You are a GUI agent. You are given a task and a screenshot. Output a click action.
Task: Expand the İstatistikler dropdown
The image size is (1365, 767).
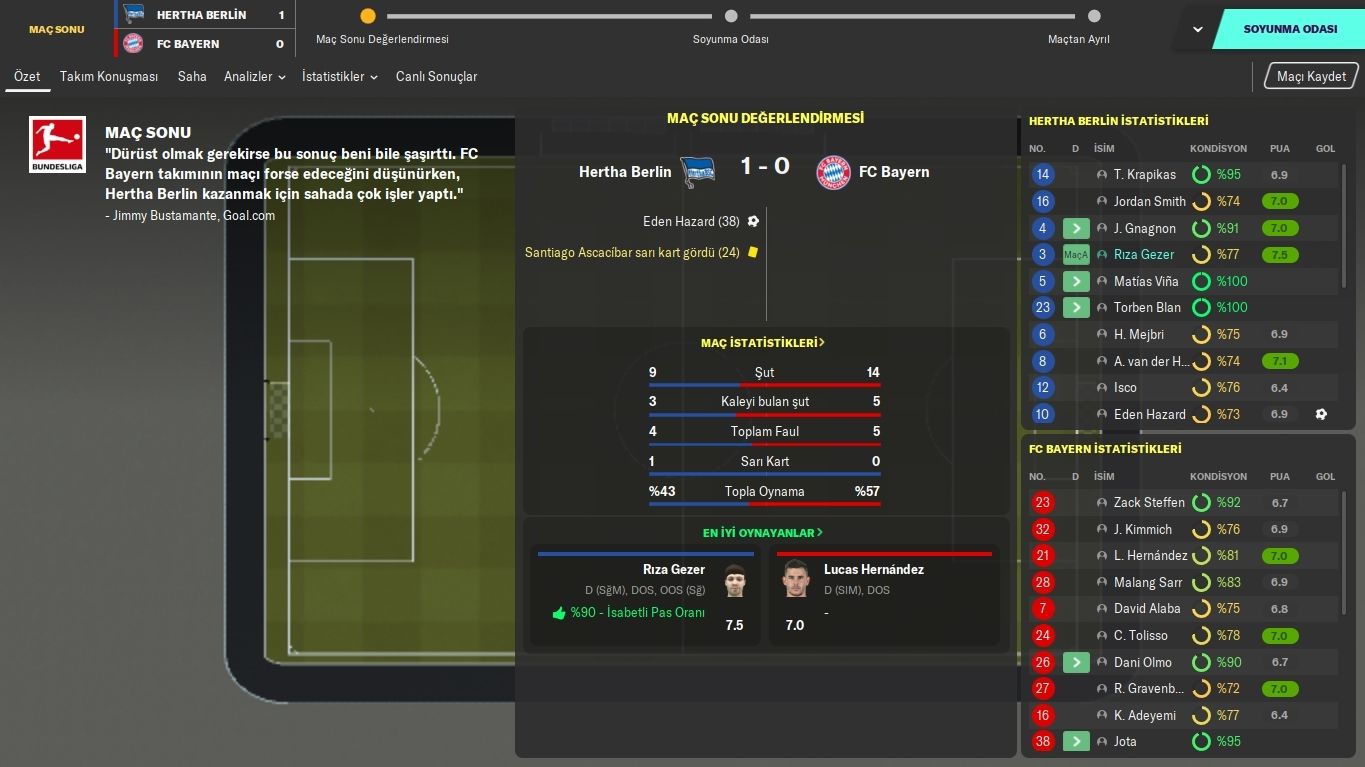(339, 76)
